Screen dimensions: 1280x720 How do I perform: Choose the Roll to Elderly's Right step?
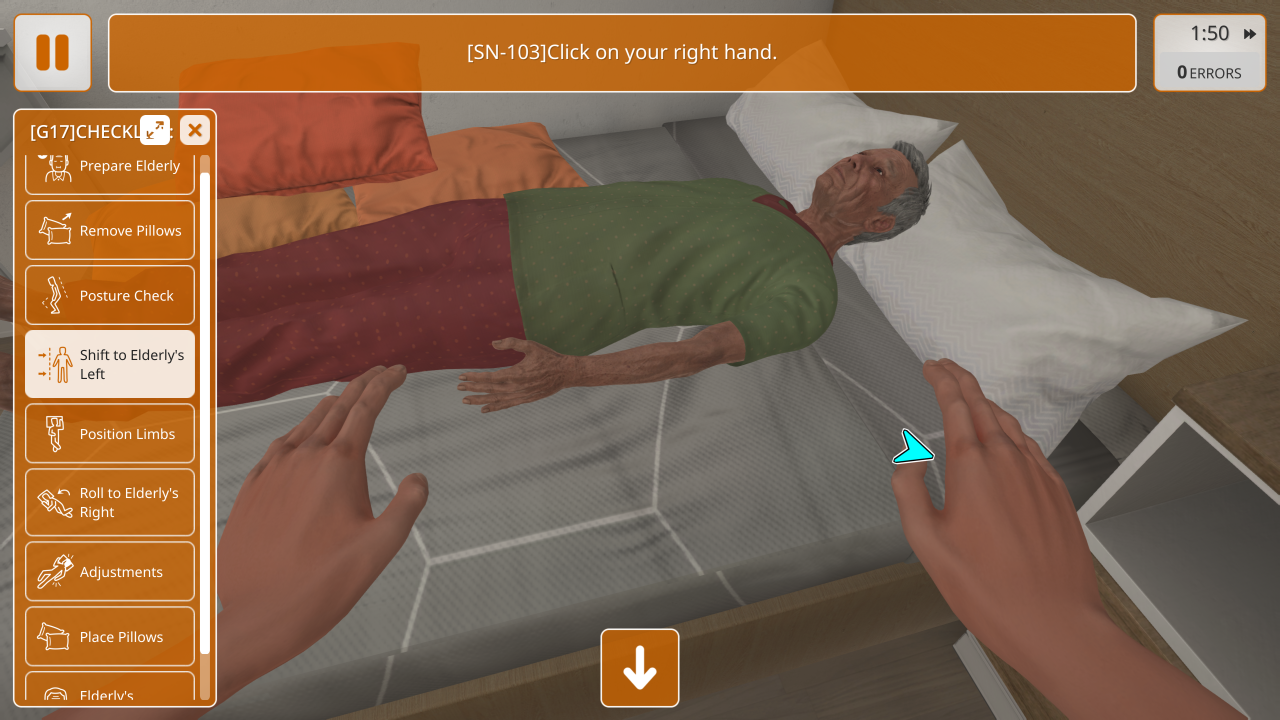click(110, 502)
